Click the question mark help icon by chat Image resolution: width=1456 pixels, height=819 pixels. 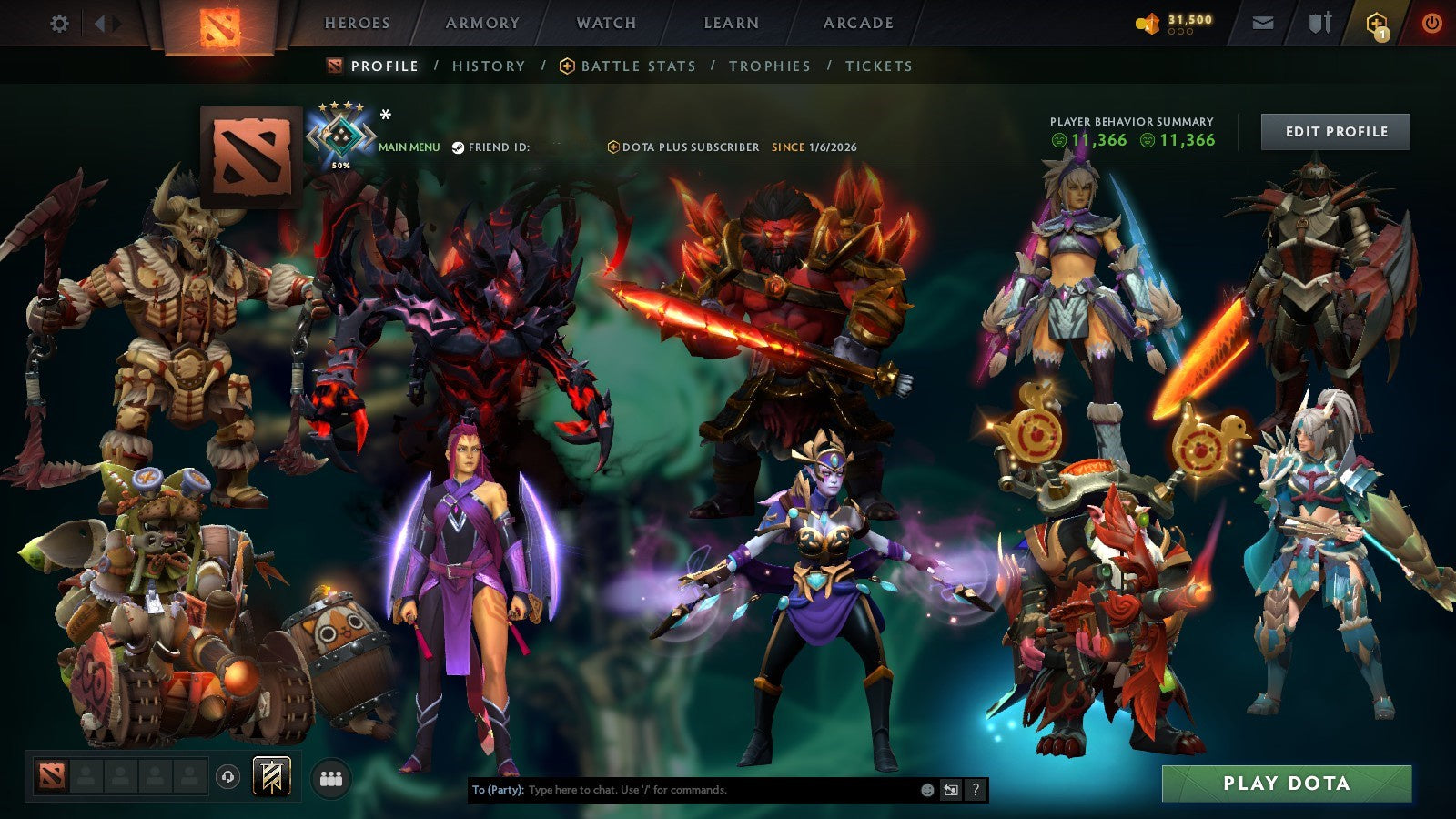point(976,790)
